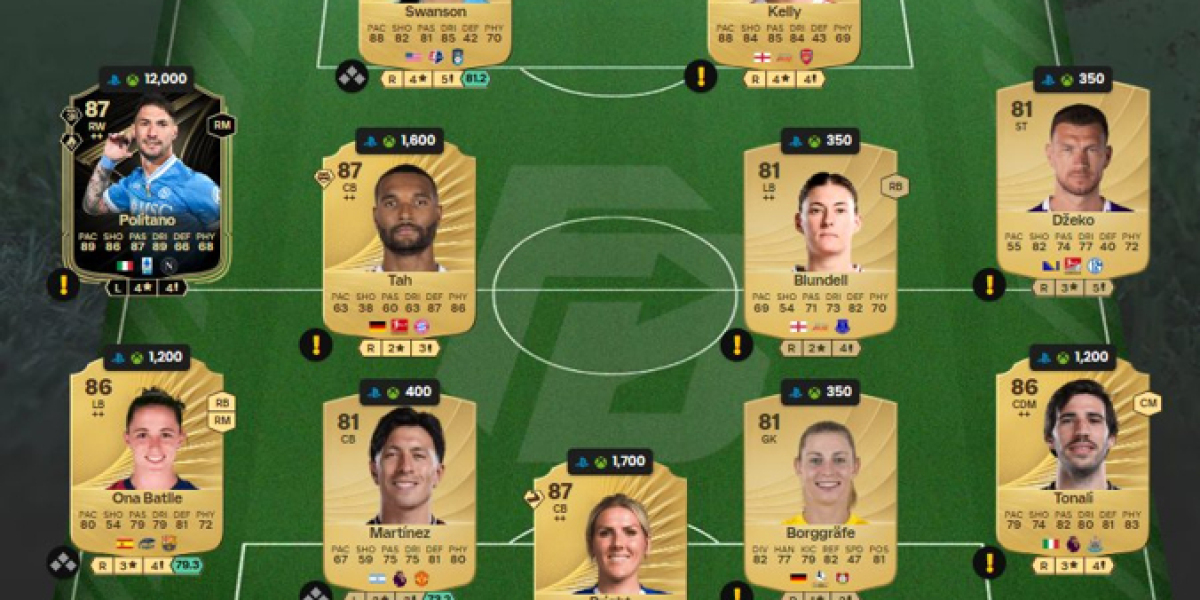
Task: Click the chemistry icon next to Swanson
Action: [351, 76]
